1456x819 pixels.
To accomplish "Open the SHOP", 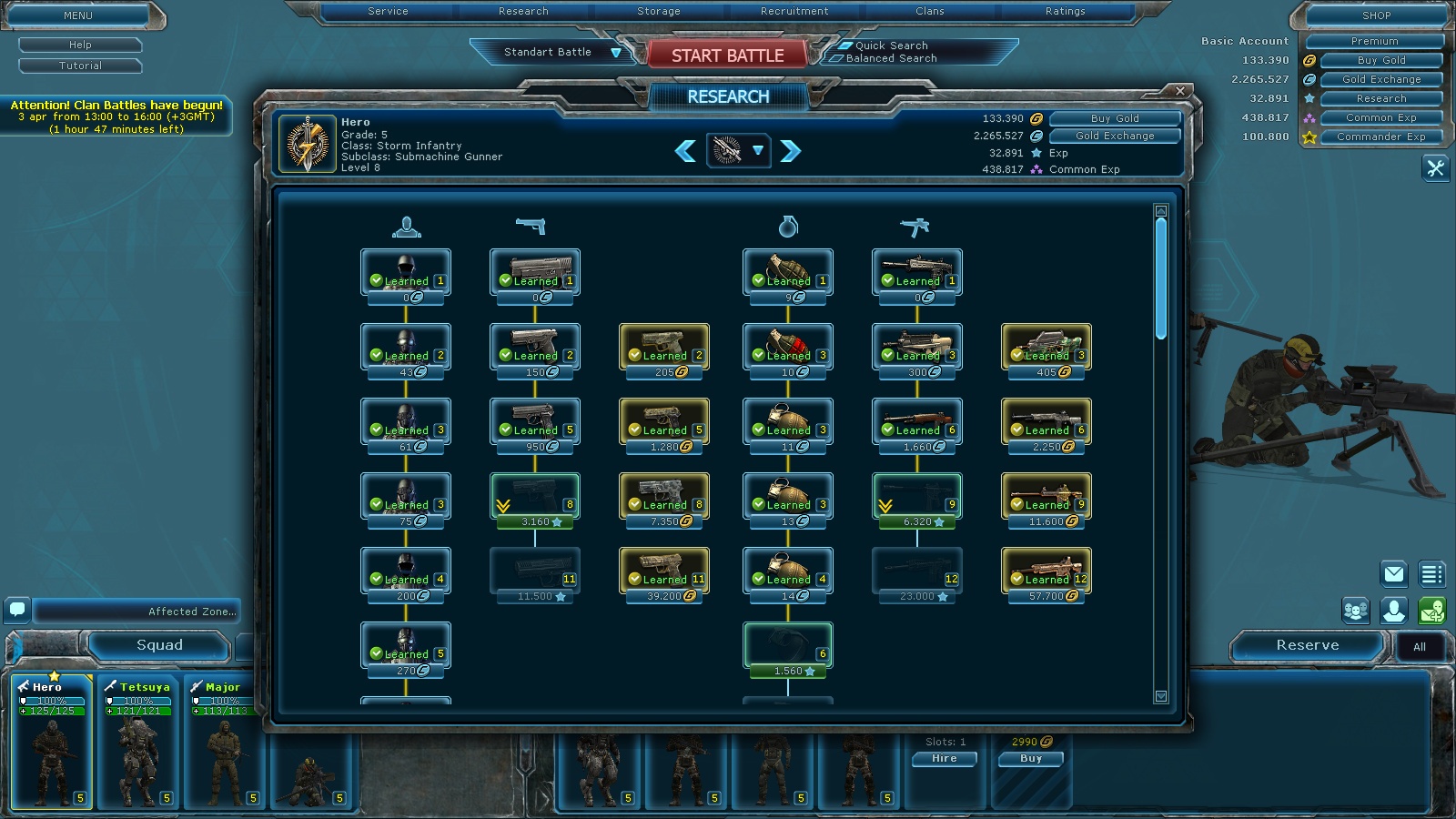I will pos(1376,15).
